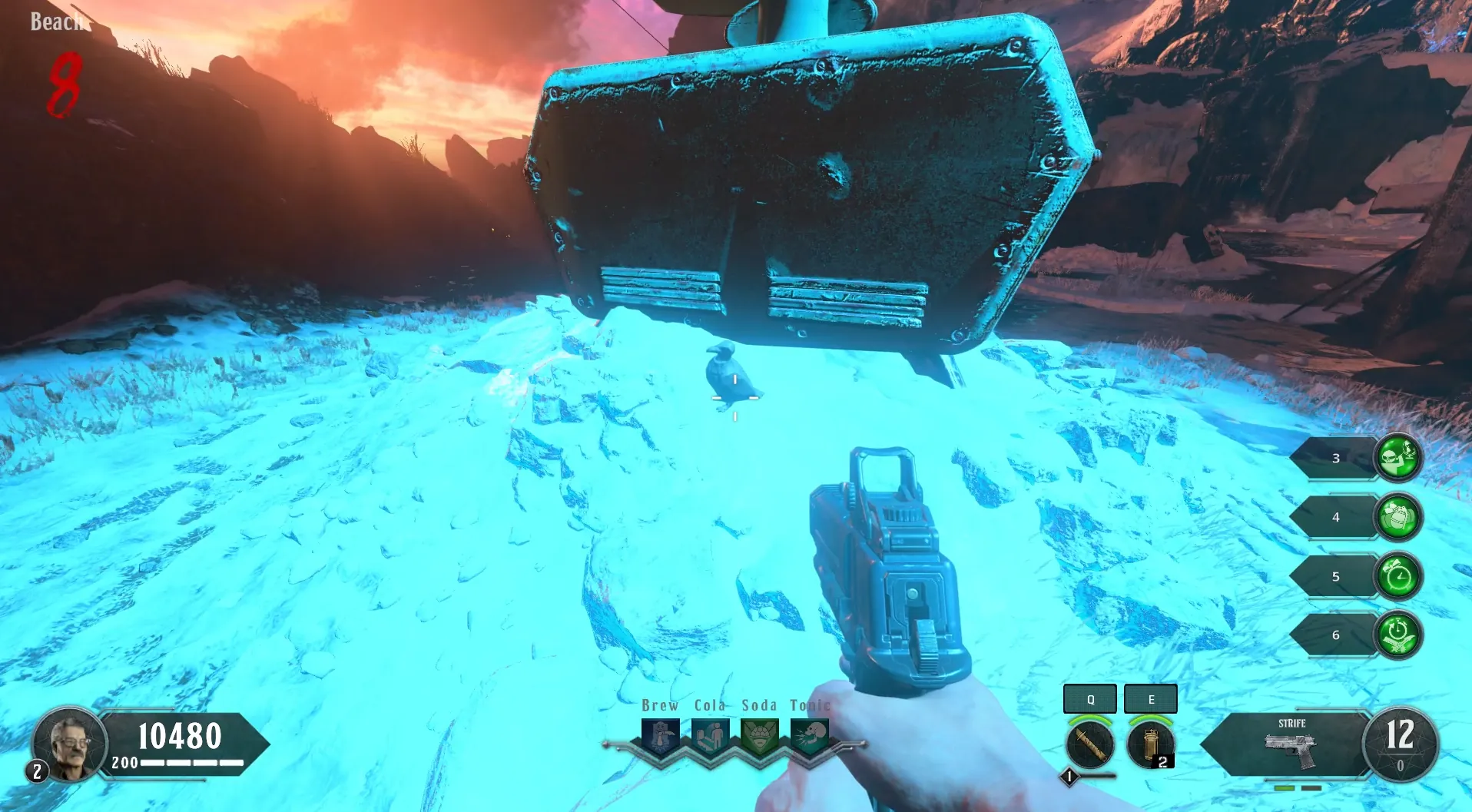
Task: Select the grenade equipment icon
Action: click(x=1150, y=744)
